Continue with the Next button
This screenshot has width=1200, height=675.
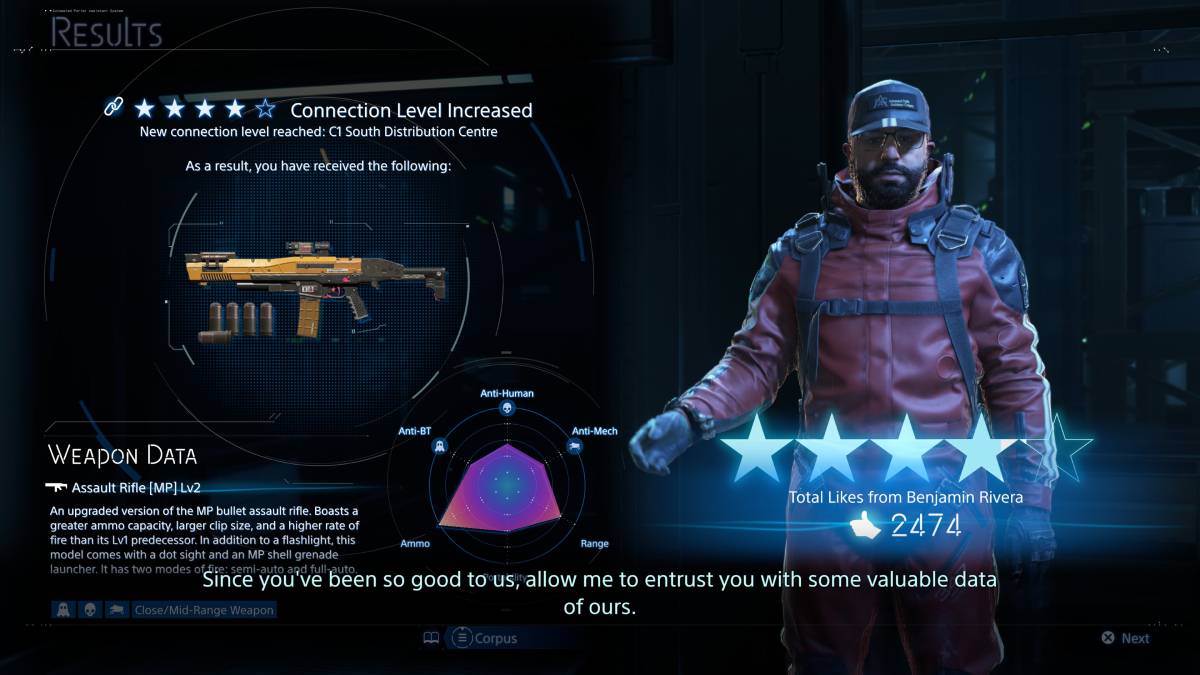tap(1125, 638)
